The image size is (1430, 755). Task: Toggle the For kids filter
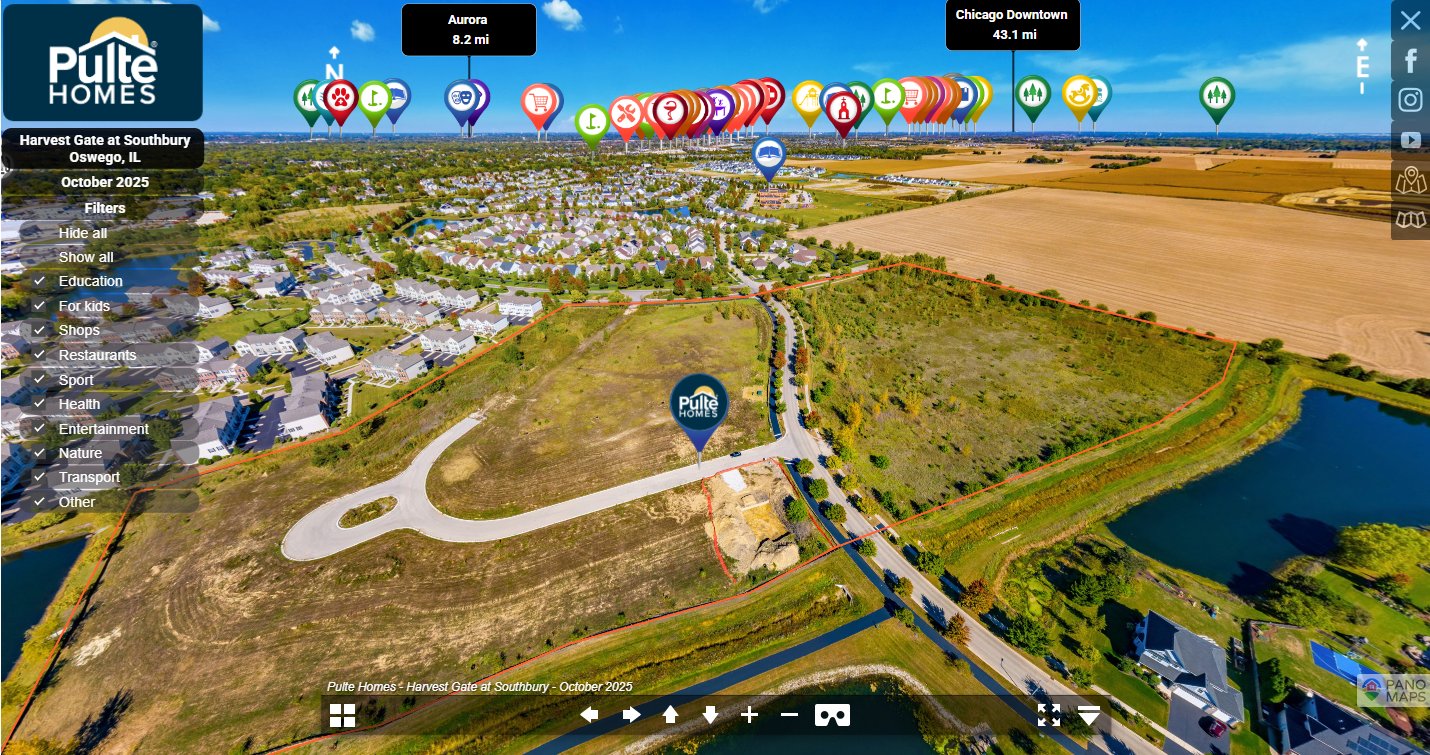click(84, 306)
